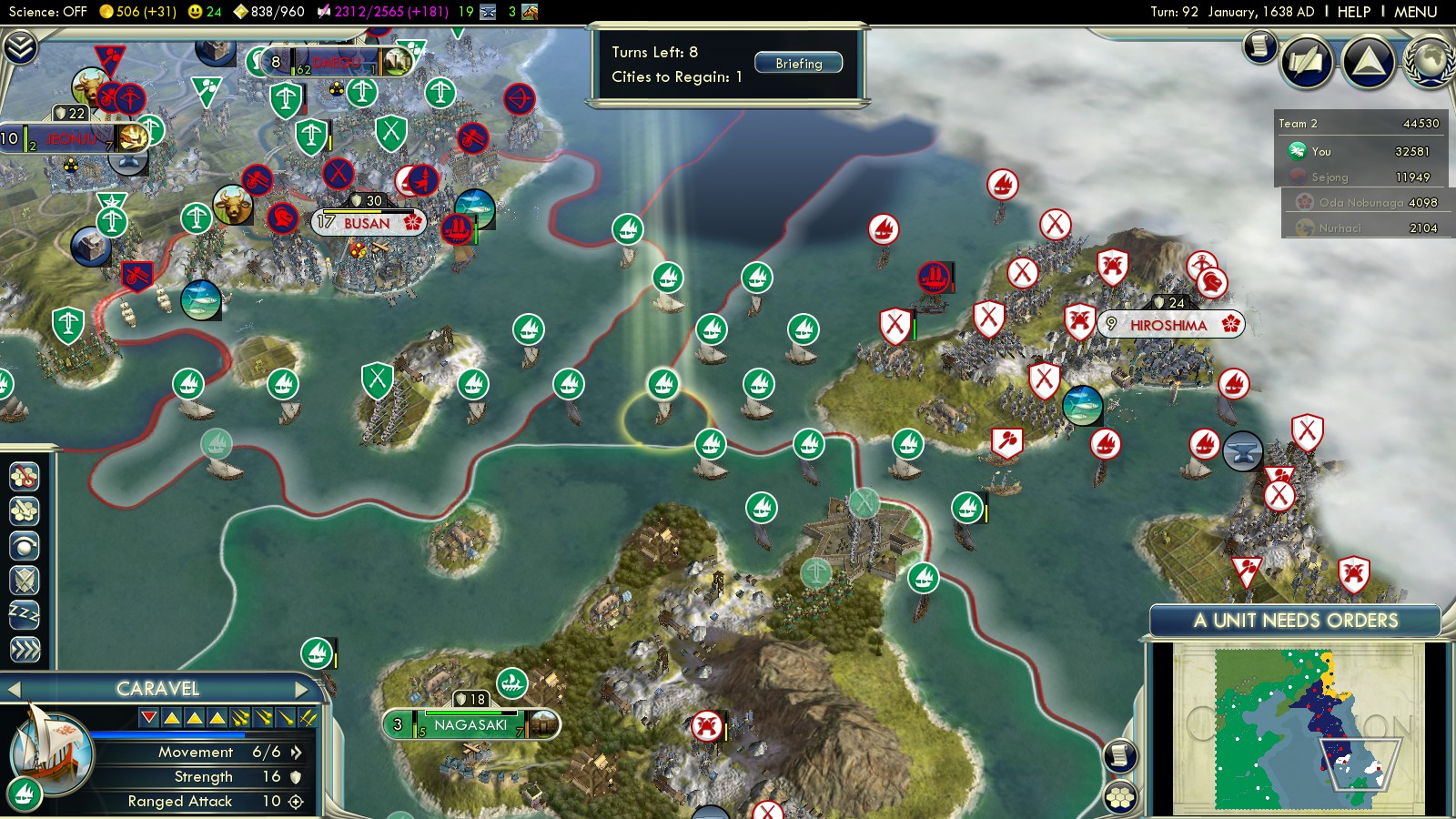This screenshot has height=819, width=1456.
Task: Click on the minimap
Action: point(1299,728)
